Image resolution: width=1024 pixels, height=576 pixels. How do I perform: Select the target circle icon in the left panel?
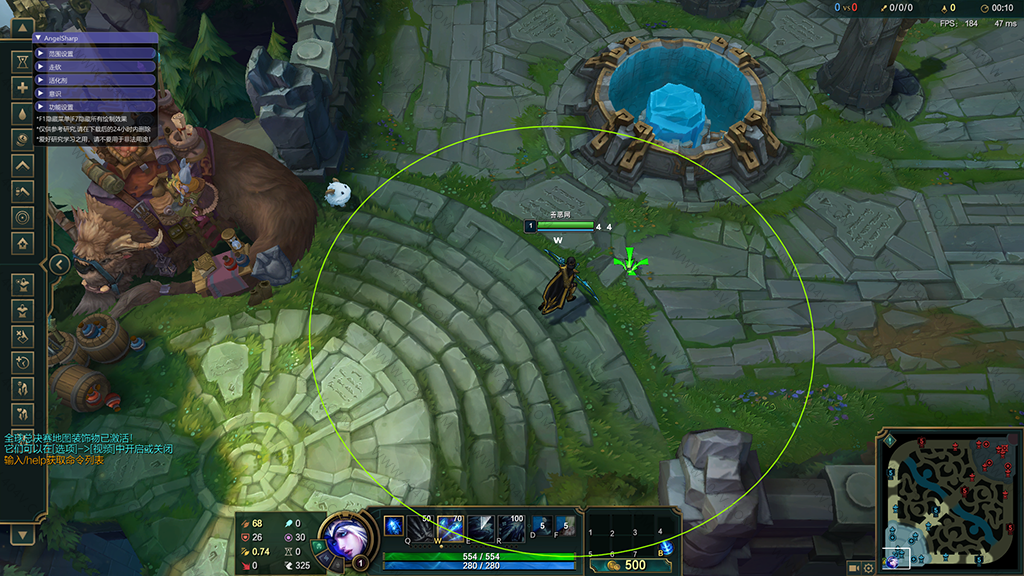(x=23, y=217)
